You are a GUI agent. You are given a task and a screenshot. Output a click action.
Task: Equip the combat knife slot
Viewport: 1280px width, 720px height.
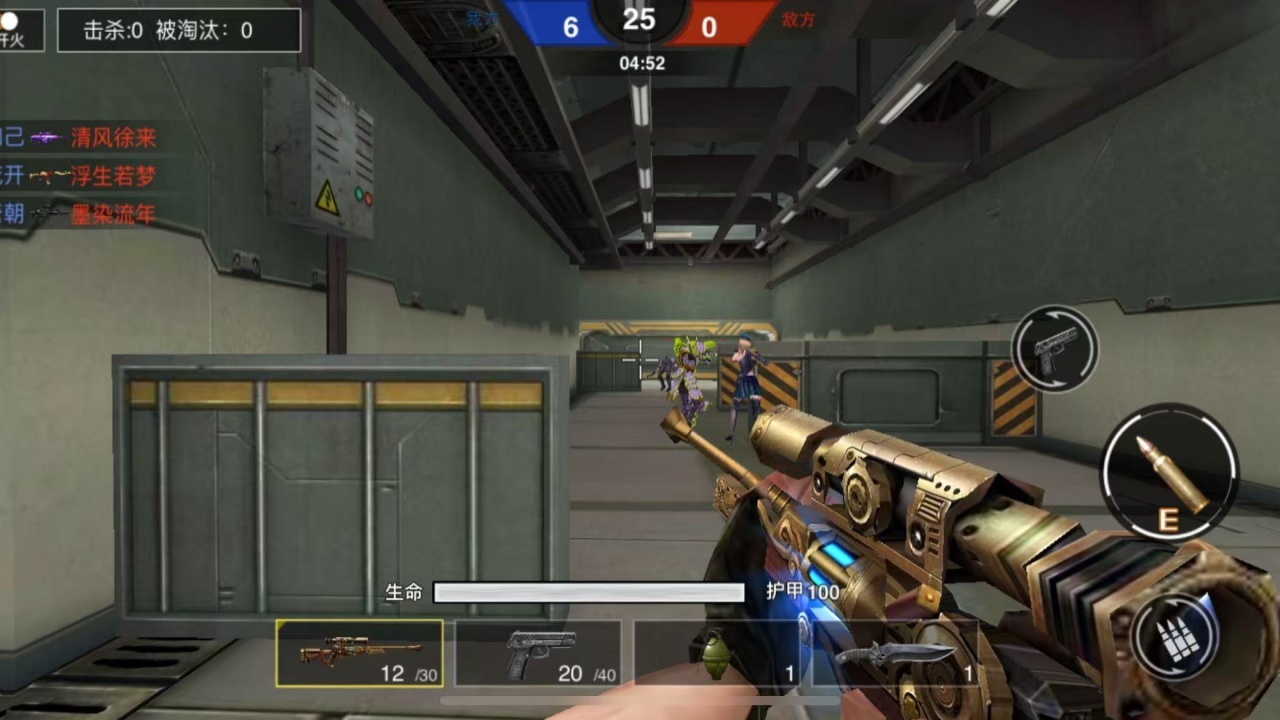895,654
